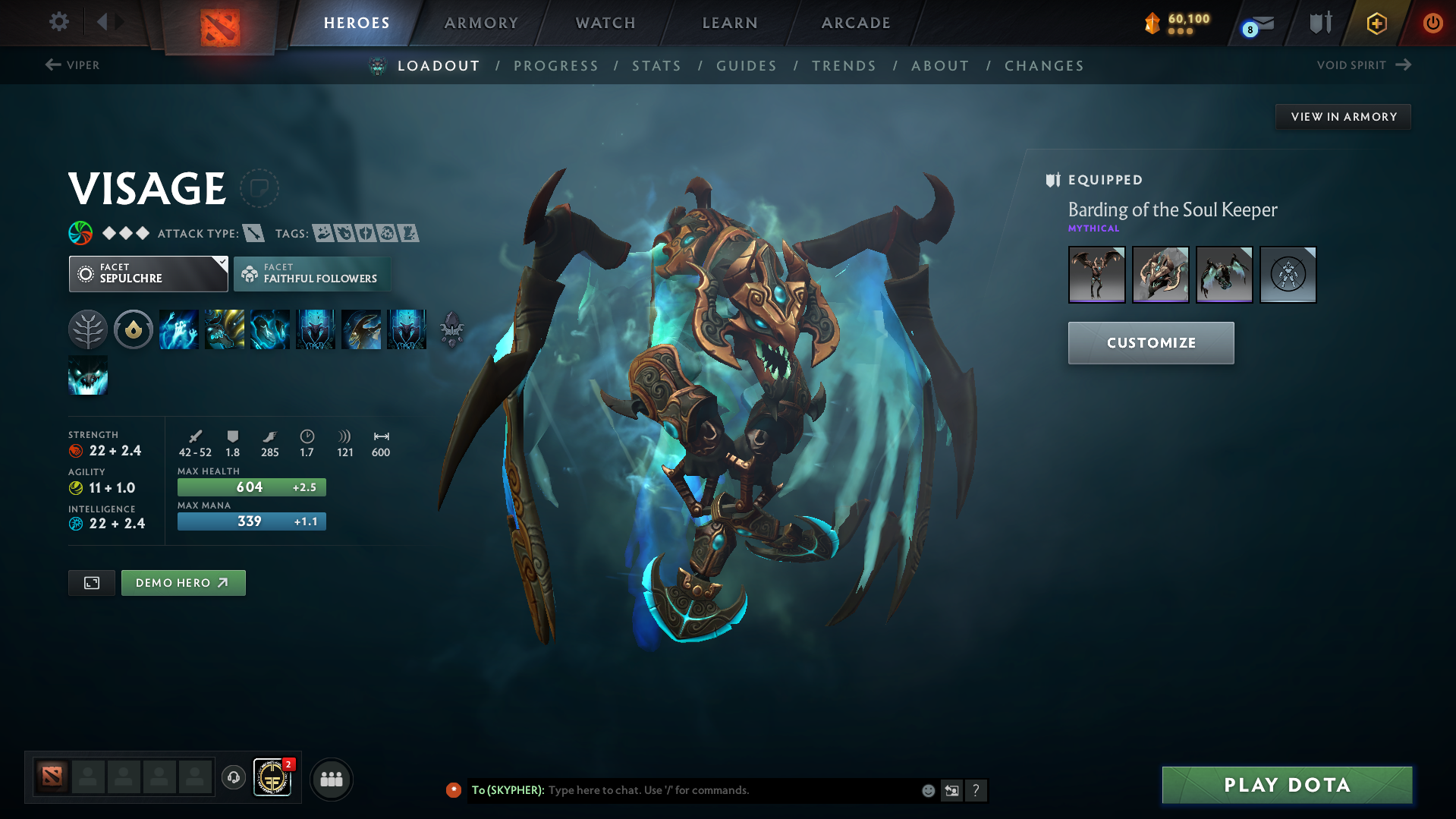Click the green max health bar
This screenshot has height=819, width=1456.
[x=251, y=487]
